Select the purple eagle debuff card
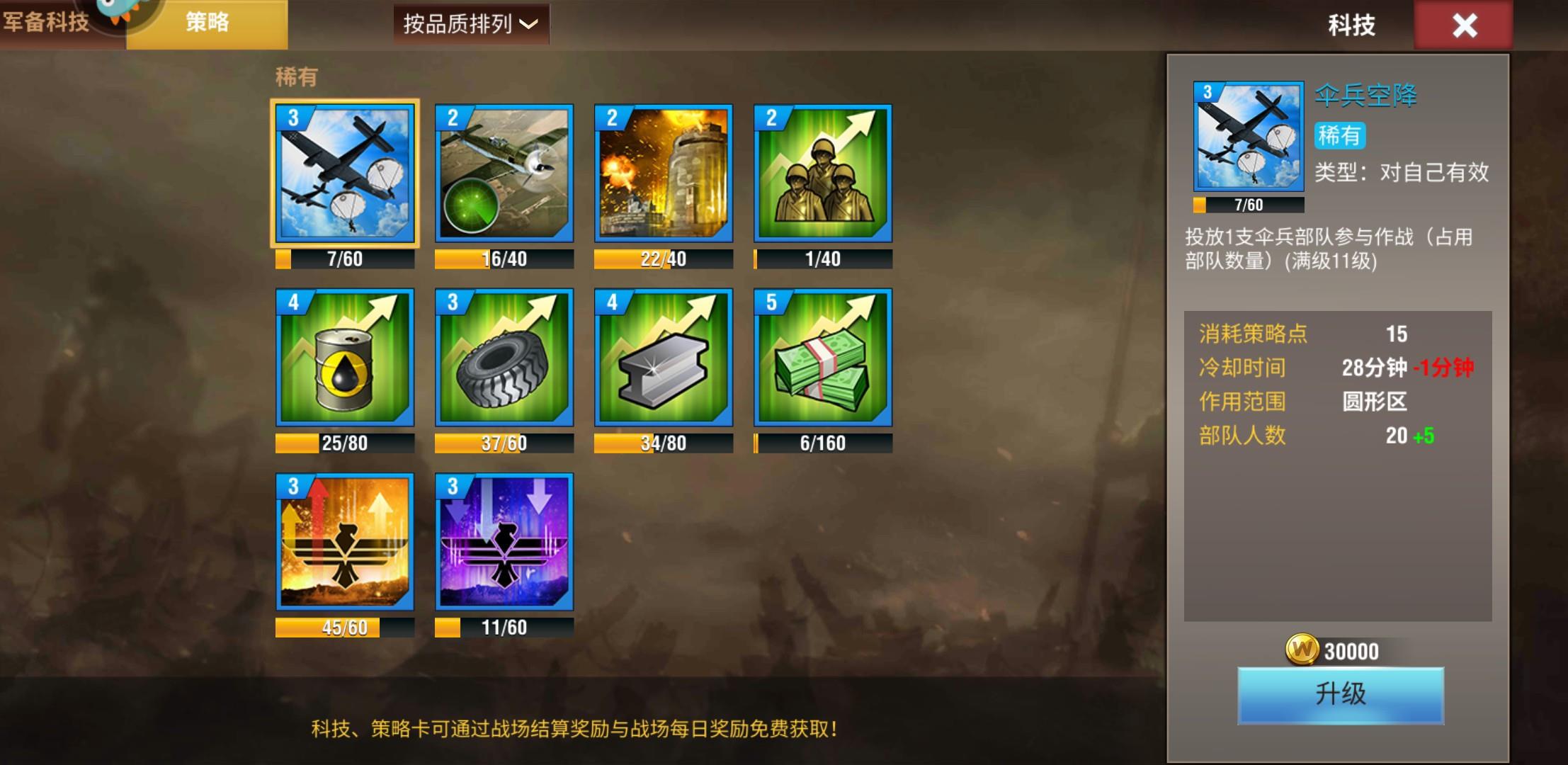This screenshot has height=765, width=1568. pos(504,542)
